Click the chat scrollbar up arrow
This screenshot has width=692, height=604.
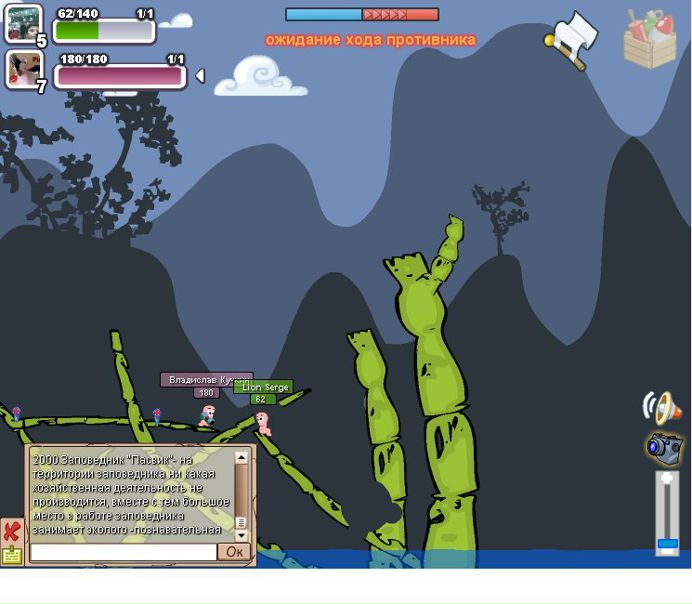(241, 458)
